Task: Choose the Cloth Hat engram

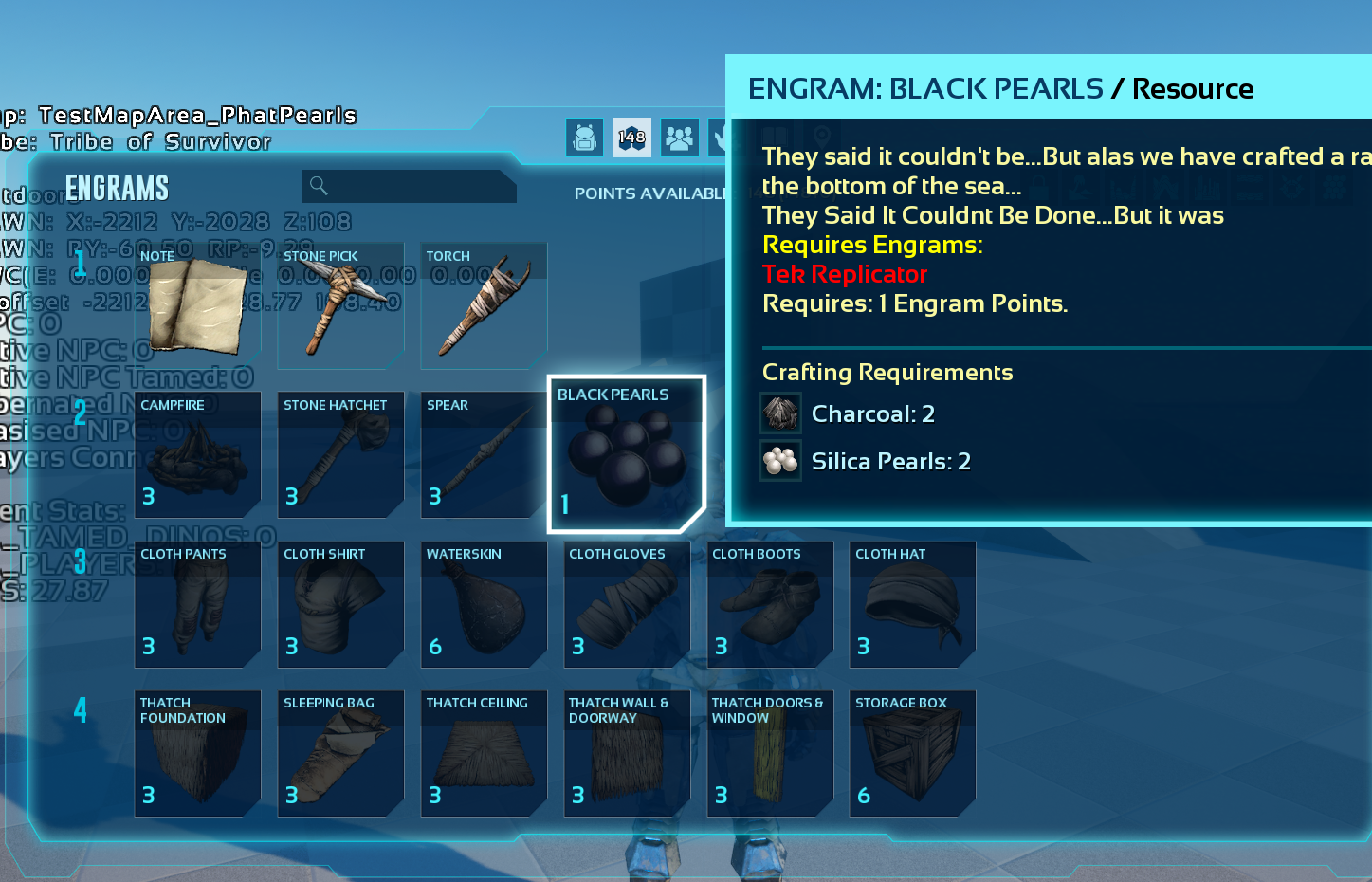Action: (912, 604)
